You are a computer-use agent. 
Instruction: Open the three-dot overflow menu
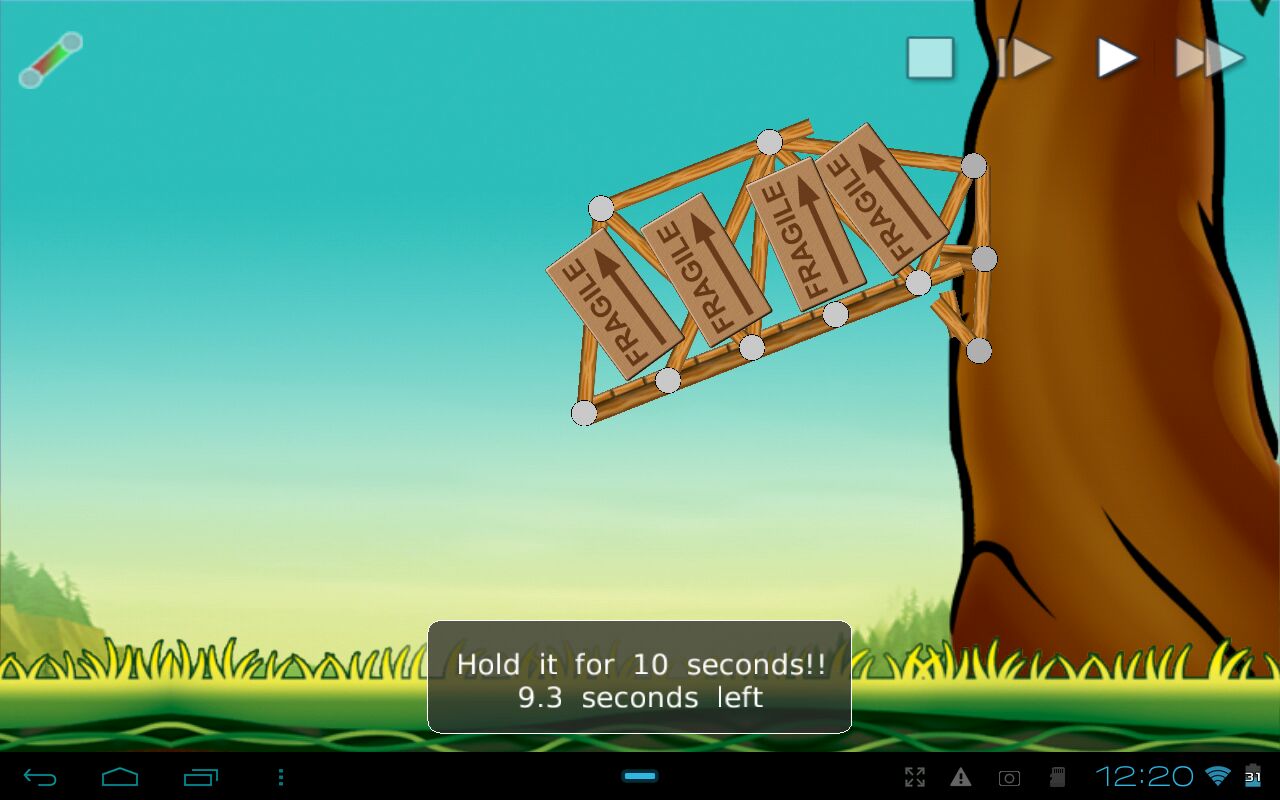click(x=281, y=777)
